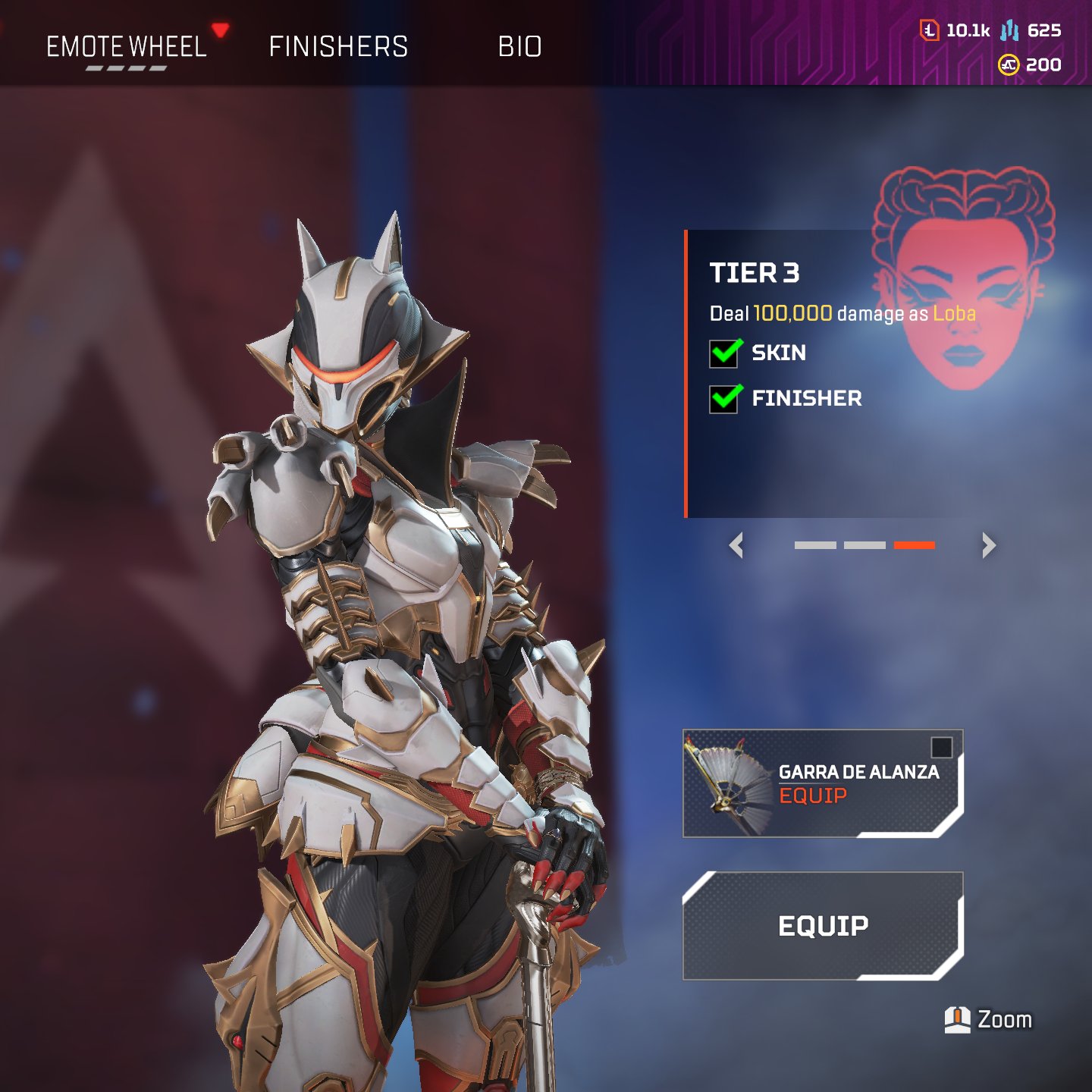
Task: Open the Apex Coins balance
Action: pos(1030,65)
